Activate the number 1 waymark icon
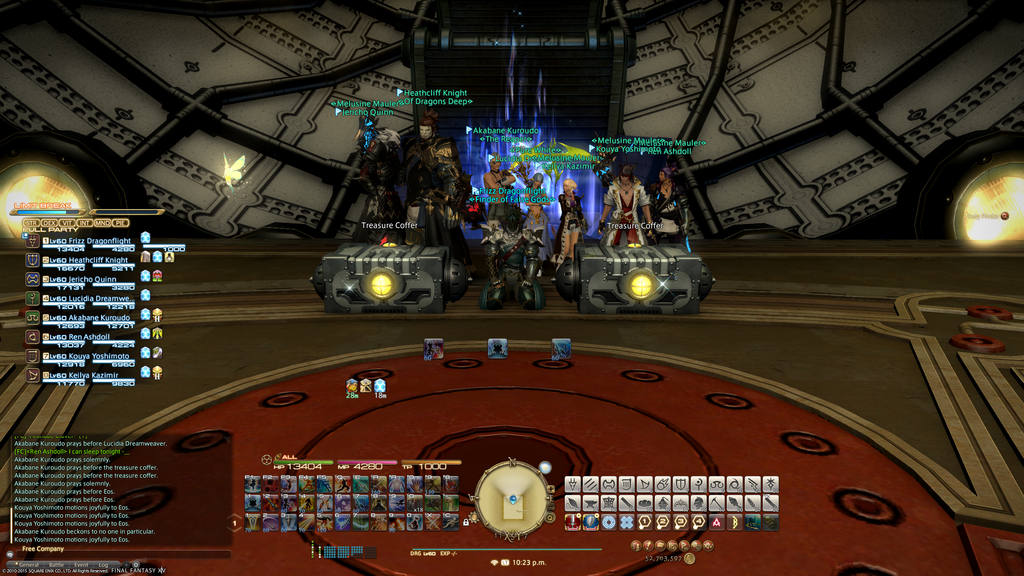The height and width of the screenshot is (576, 1024). 645,522
